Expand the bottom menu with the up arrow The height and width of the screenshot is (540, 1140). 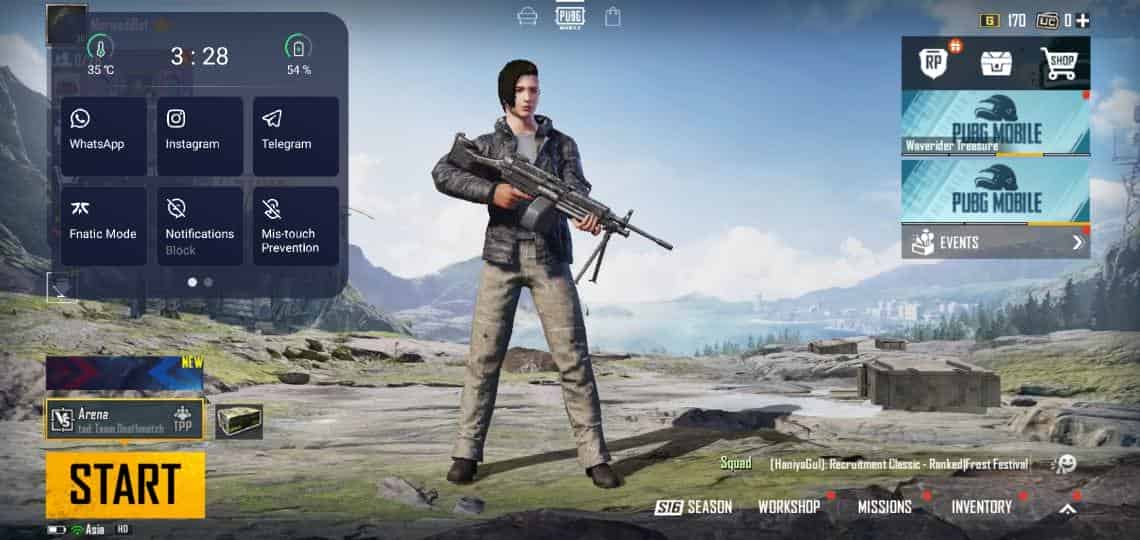(x=1068, y=508)
